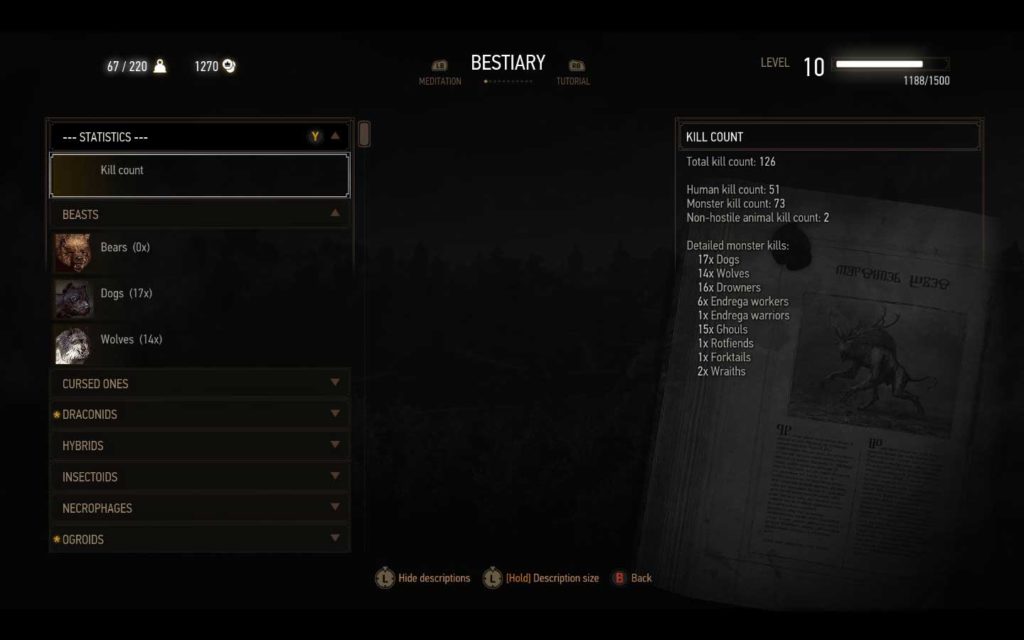
Task: Expand the Hybrids category
Action: (200, 445)
